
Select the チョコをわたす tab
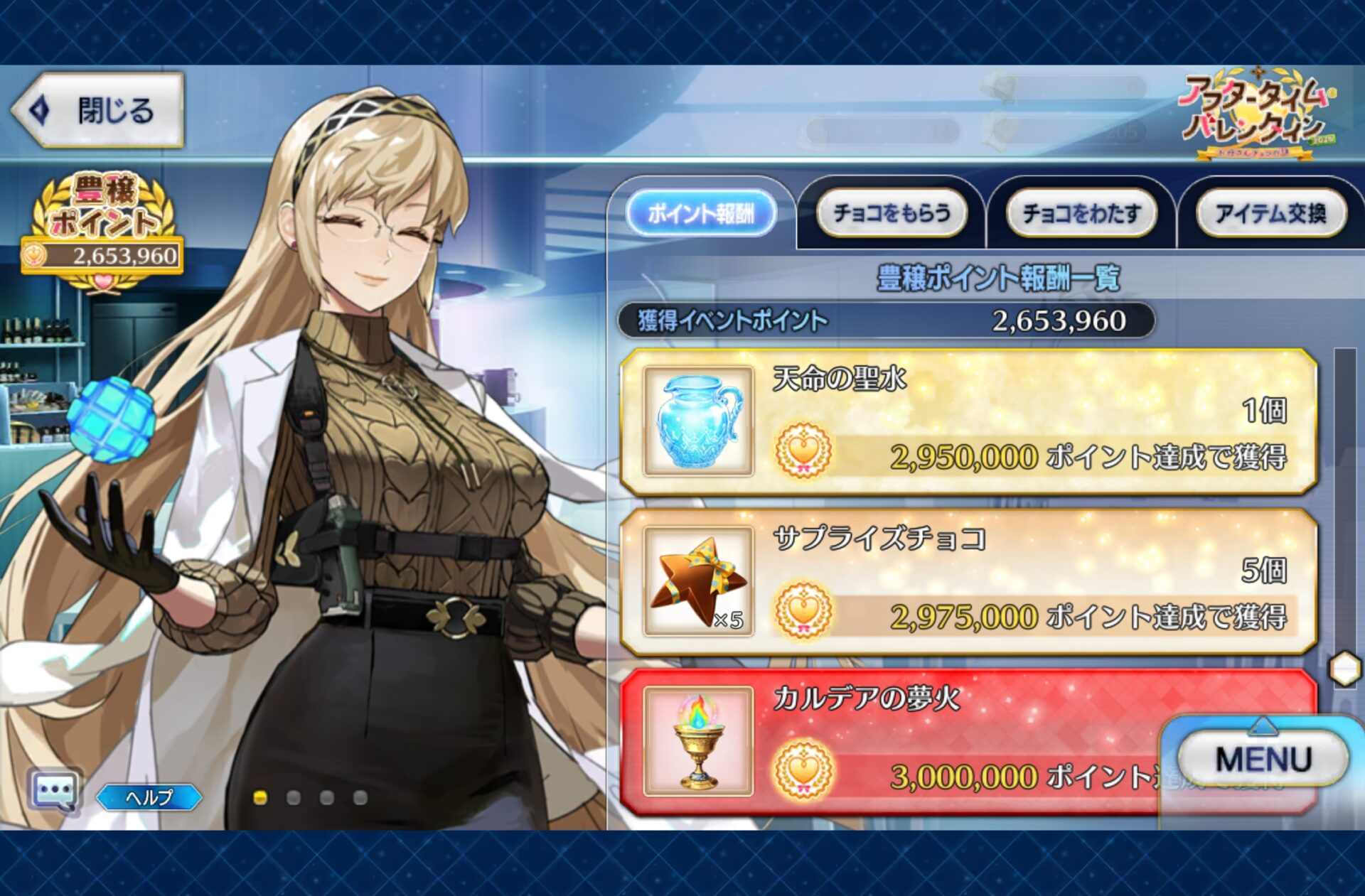click(x=1081, y=213)
